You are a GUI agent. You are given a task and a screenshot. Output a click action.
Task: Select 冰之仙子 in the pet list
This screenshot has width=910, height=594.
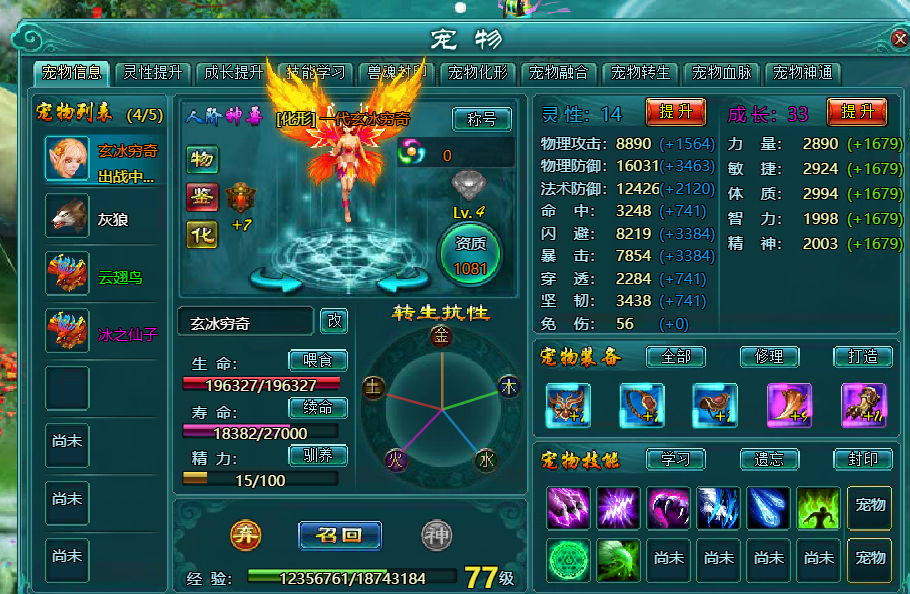click(x=103, y=333)
